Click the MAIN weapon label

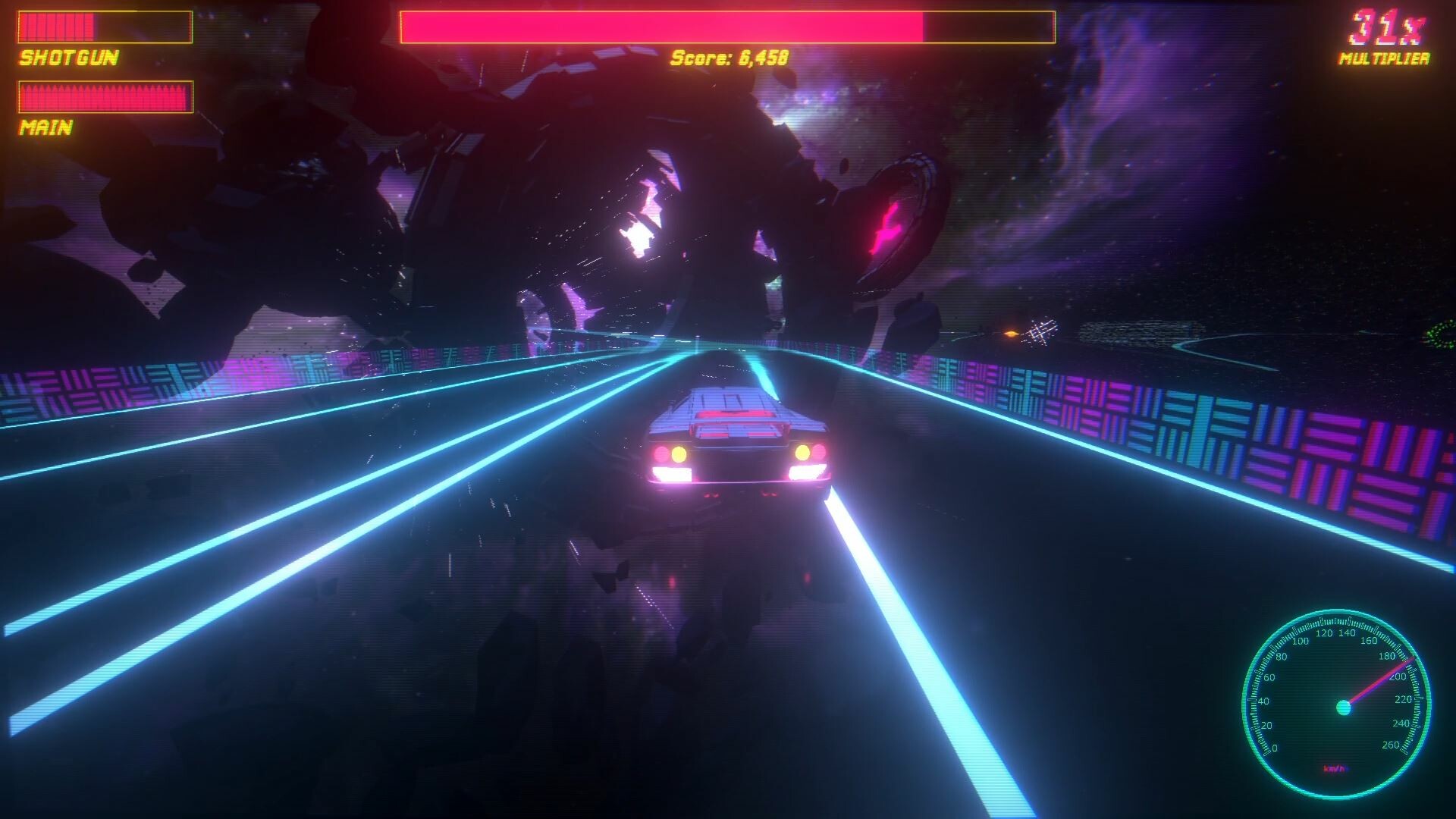45,129
